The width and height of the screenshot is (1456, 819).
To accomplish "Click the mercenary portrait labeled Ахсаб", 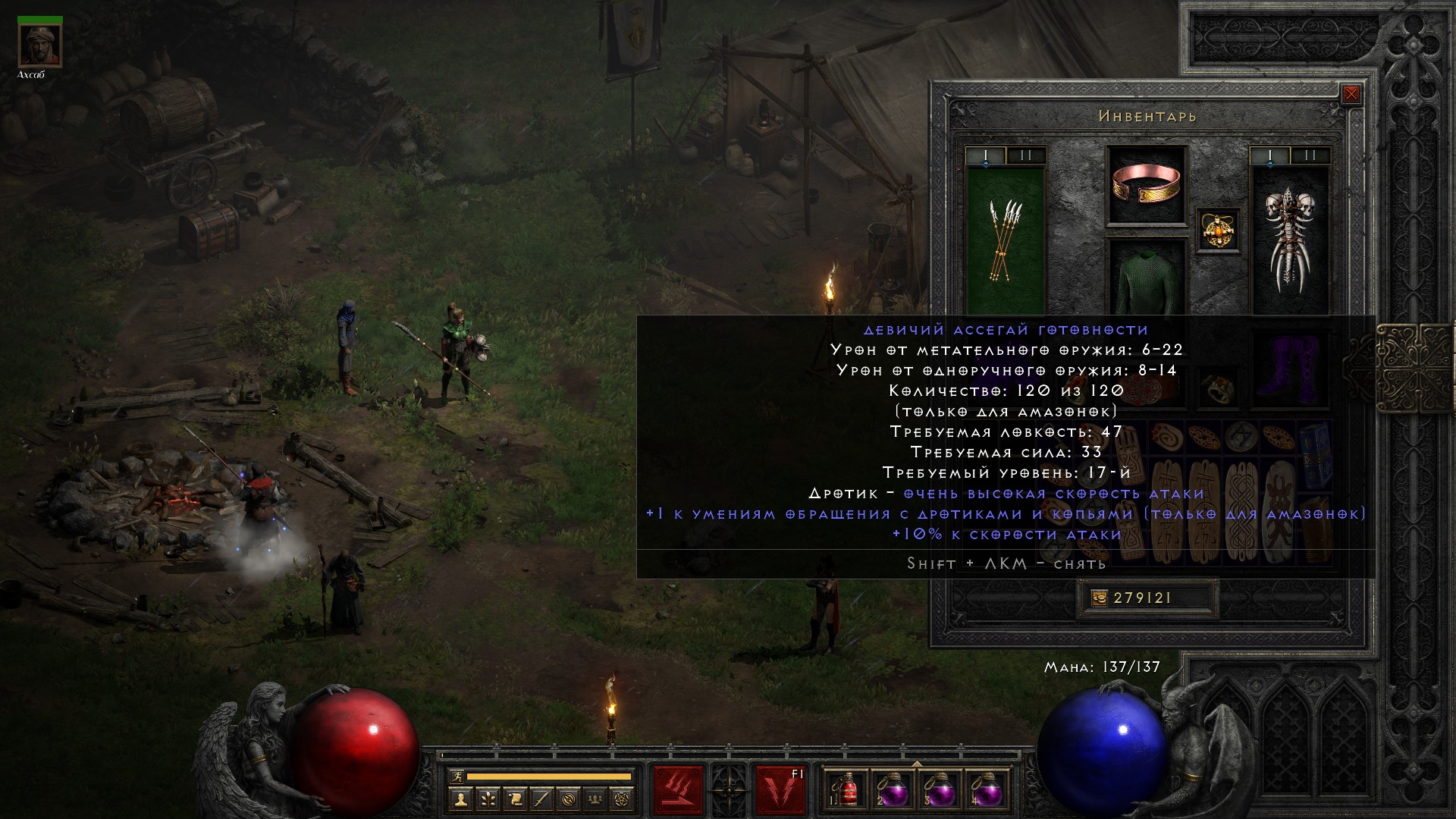I will pos(39,45).
